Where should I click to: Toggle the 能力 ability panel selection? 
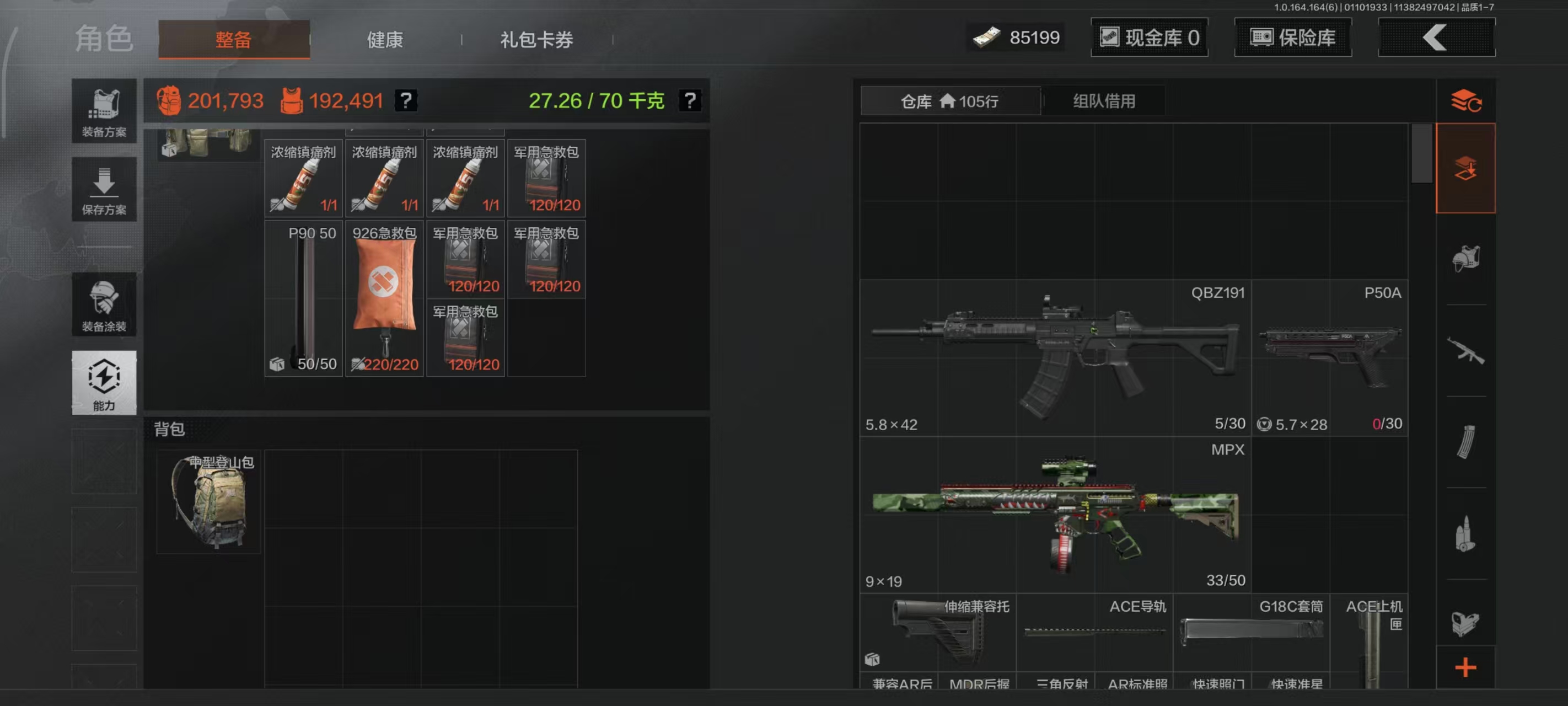[104, 384]
